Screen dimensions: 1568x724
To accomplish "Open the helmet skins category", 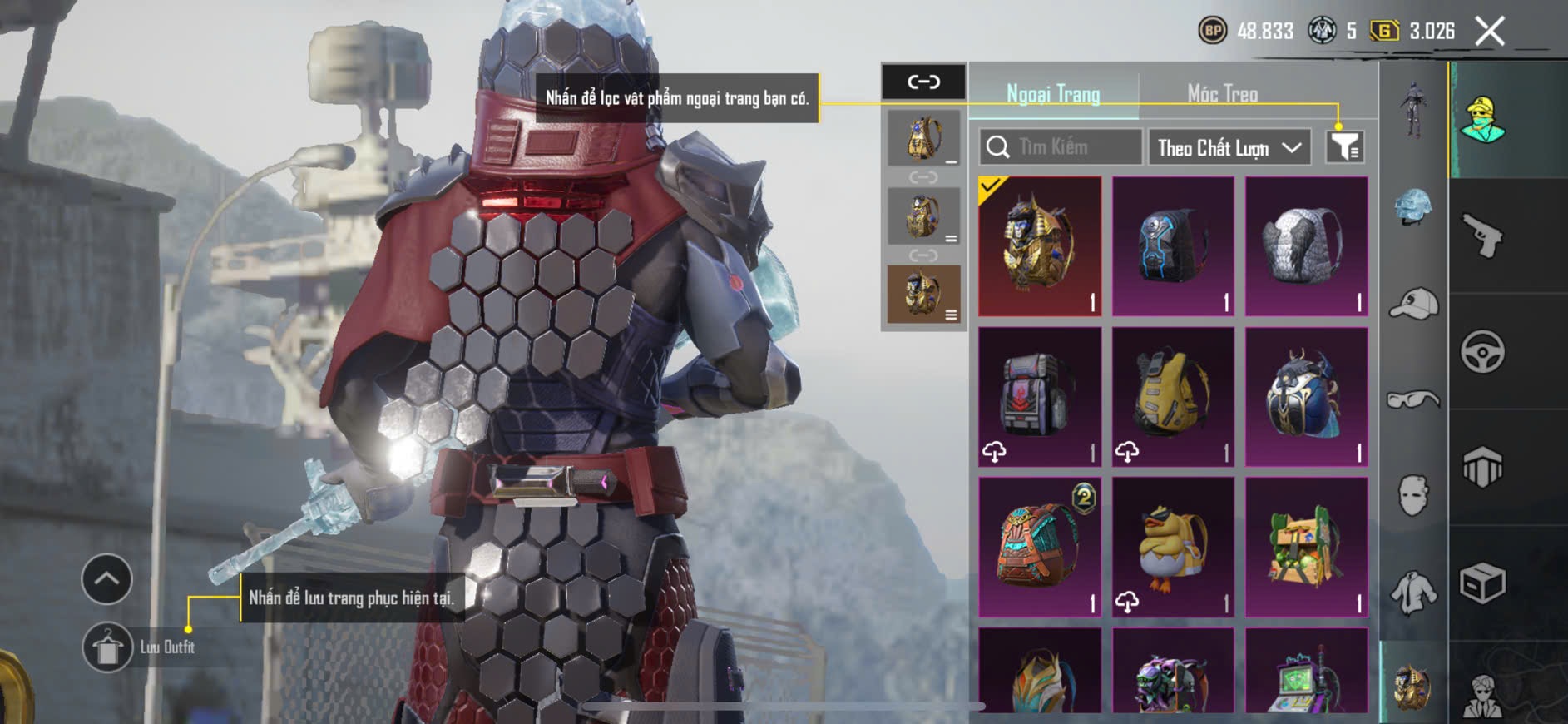I will click(1413, 206).
